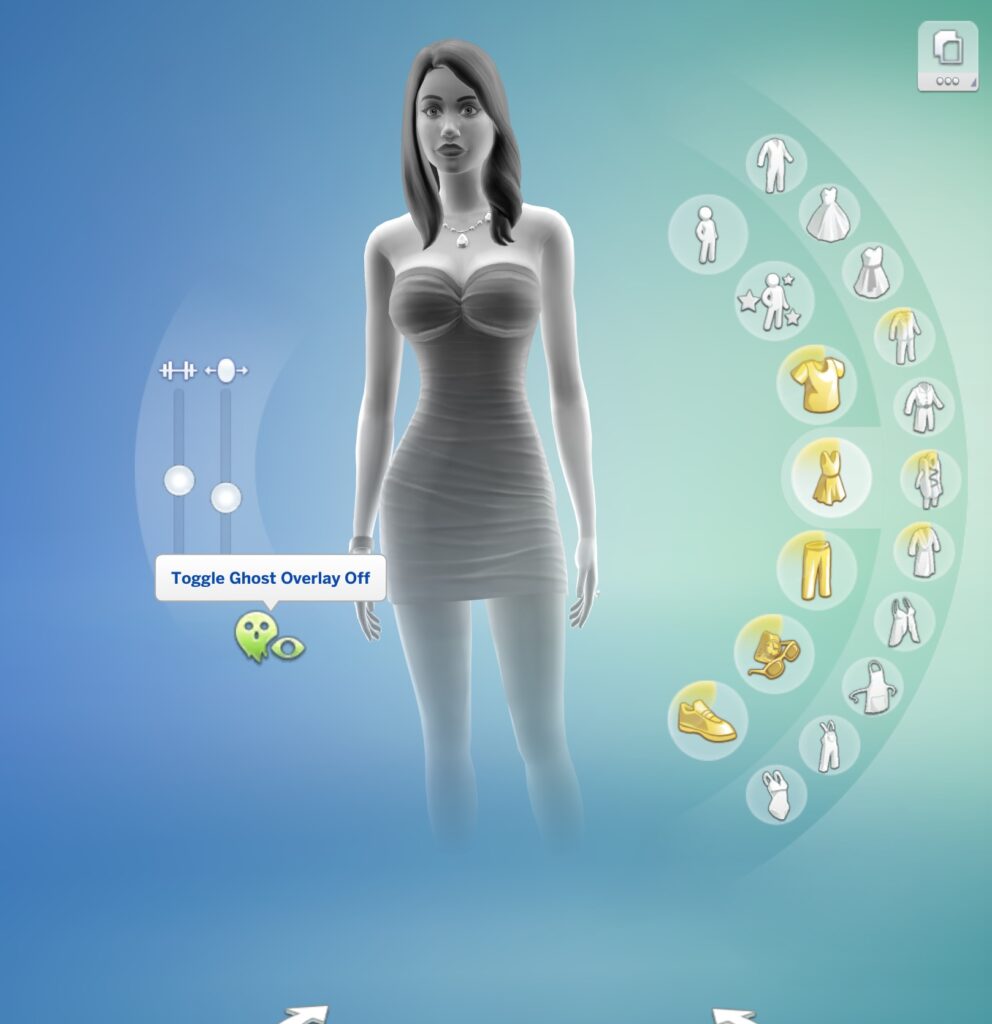
Task: Open the styled looks icon with stars
Action: 773,301
